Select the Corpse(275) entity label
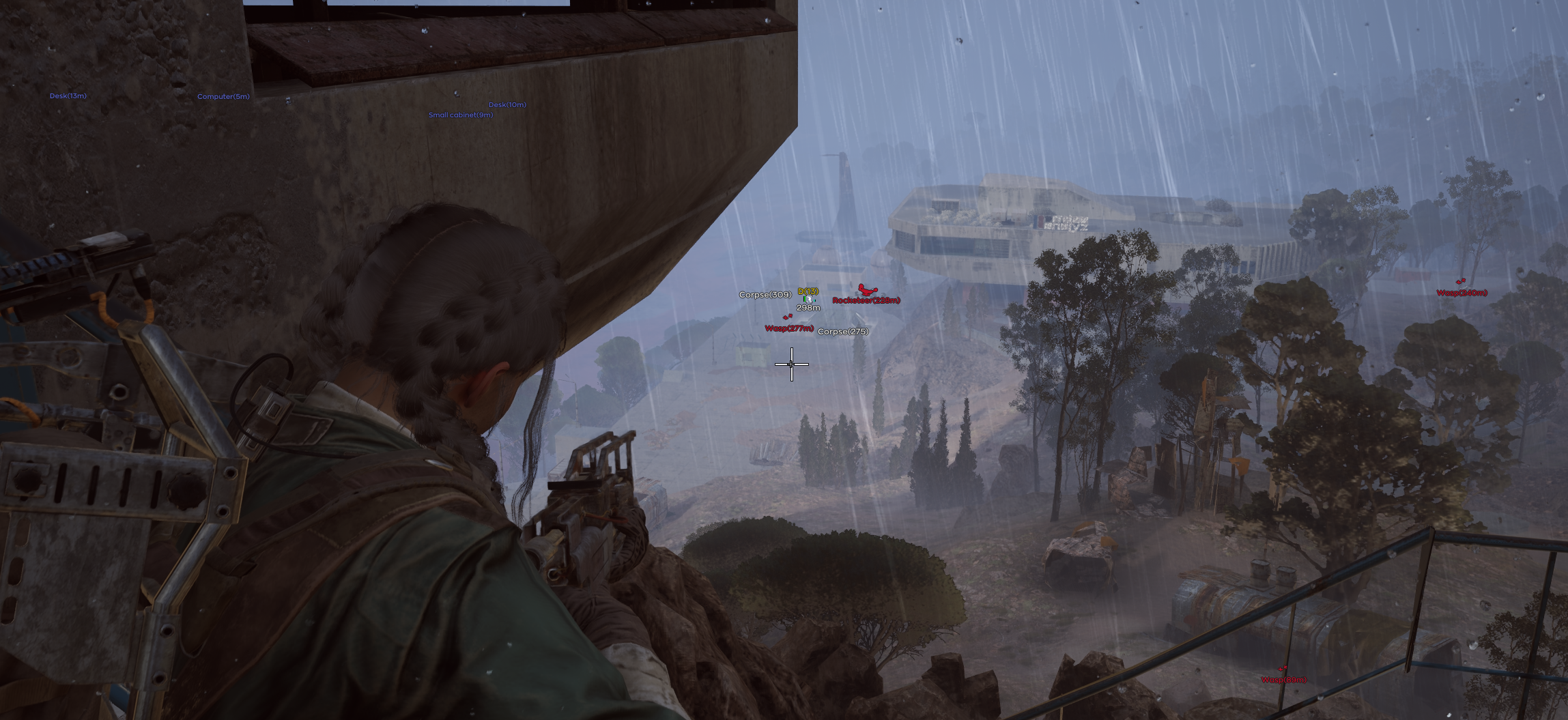The width and height of the screenshot is (1568, 720). (843, 332)
